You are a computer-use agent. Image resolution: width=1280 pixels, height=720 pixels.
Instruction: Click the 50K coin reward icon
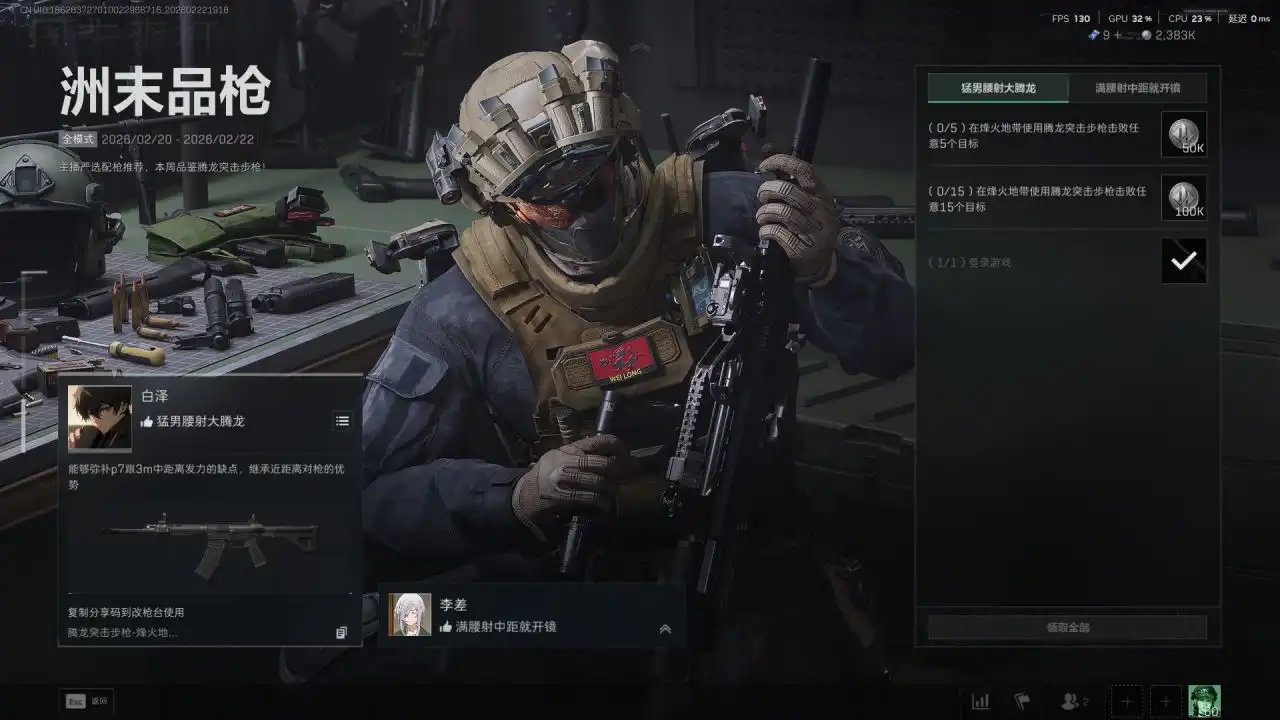click(1184, 135)
